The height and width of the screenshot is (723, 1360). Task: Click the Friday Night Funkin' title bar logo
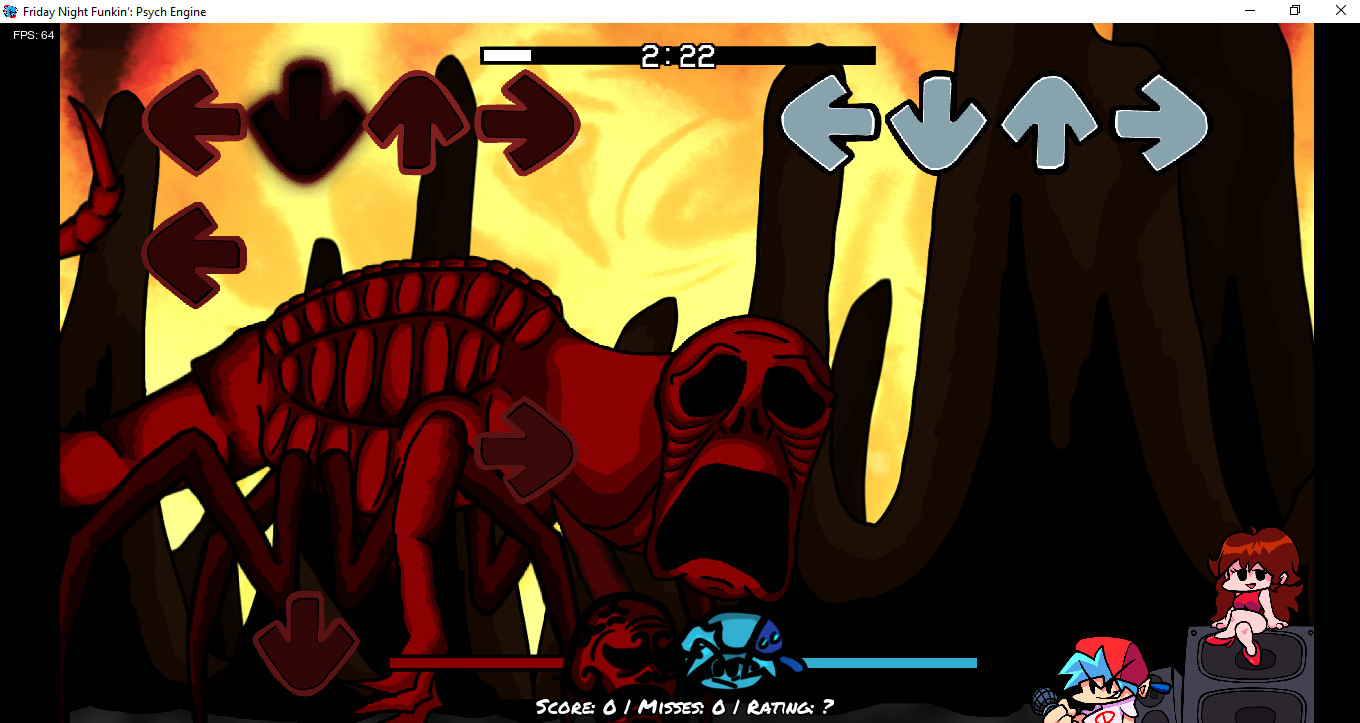click(10, 11)
